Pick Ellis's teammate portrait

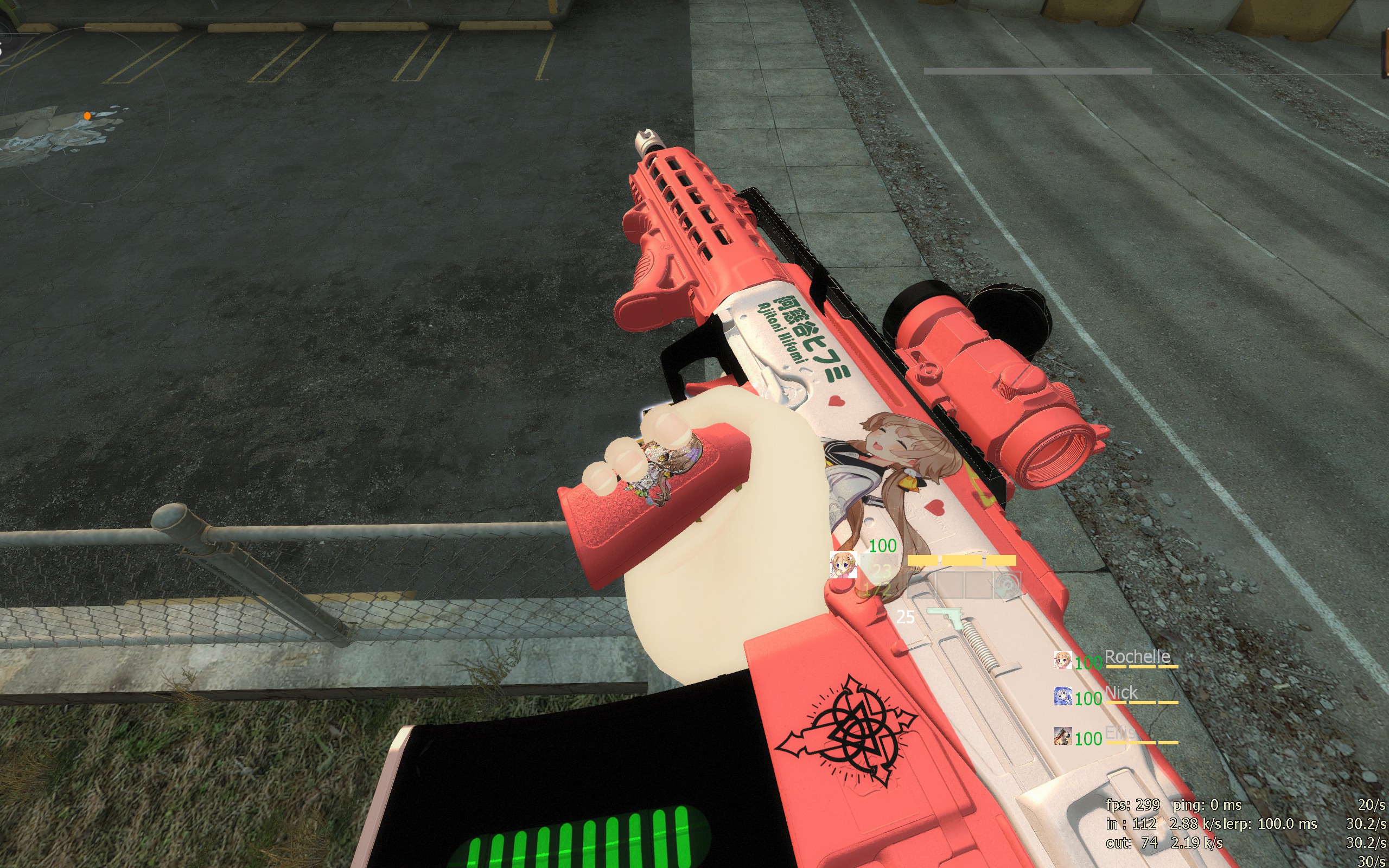point(1062,736)
